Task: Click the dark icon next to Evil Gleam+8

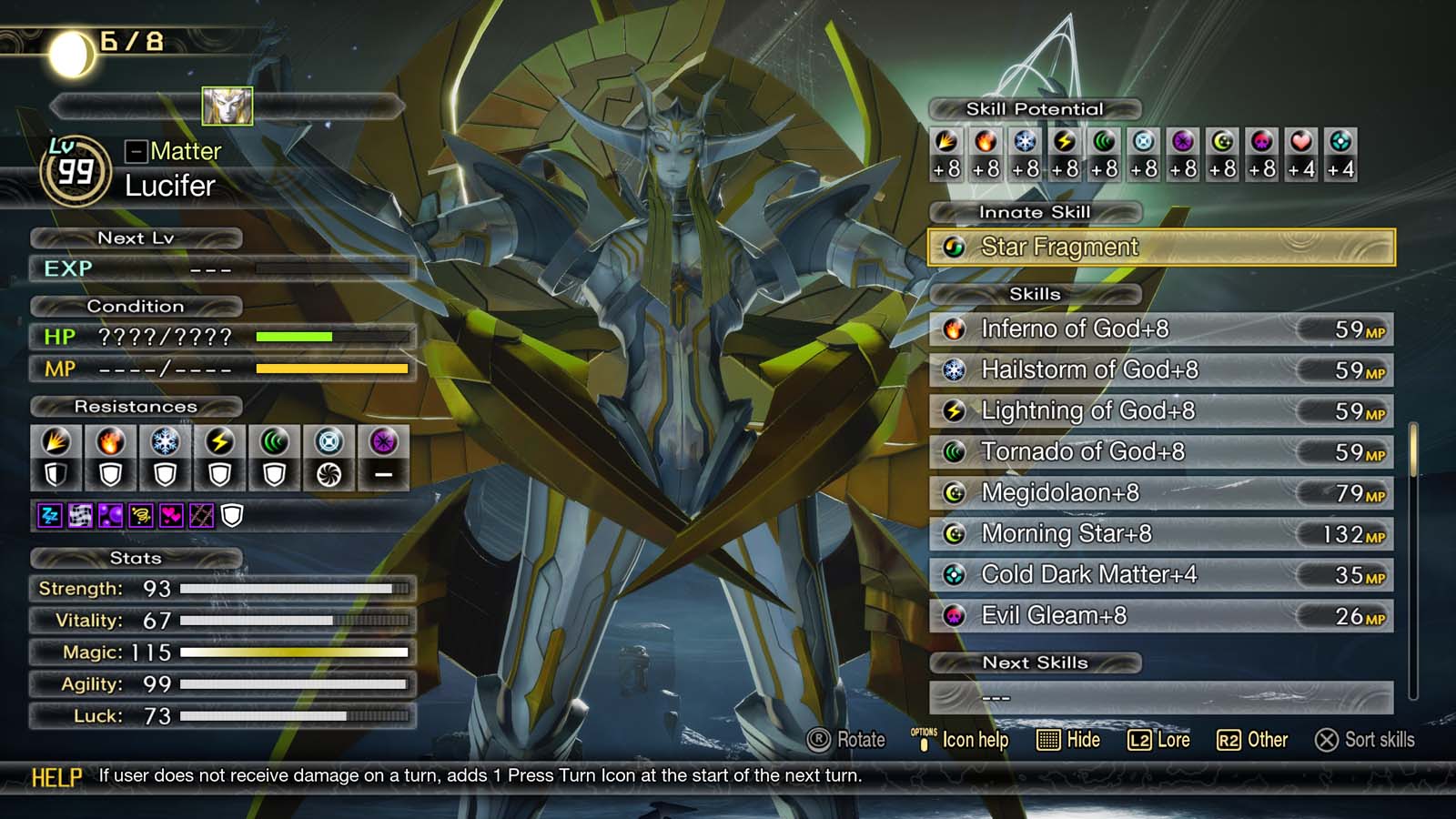Action: [954, 616]
